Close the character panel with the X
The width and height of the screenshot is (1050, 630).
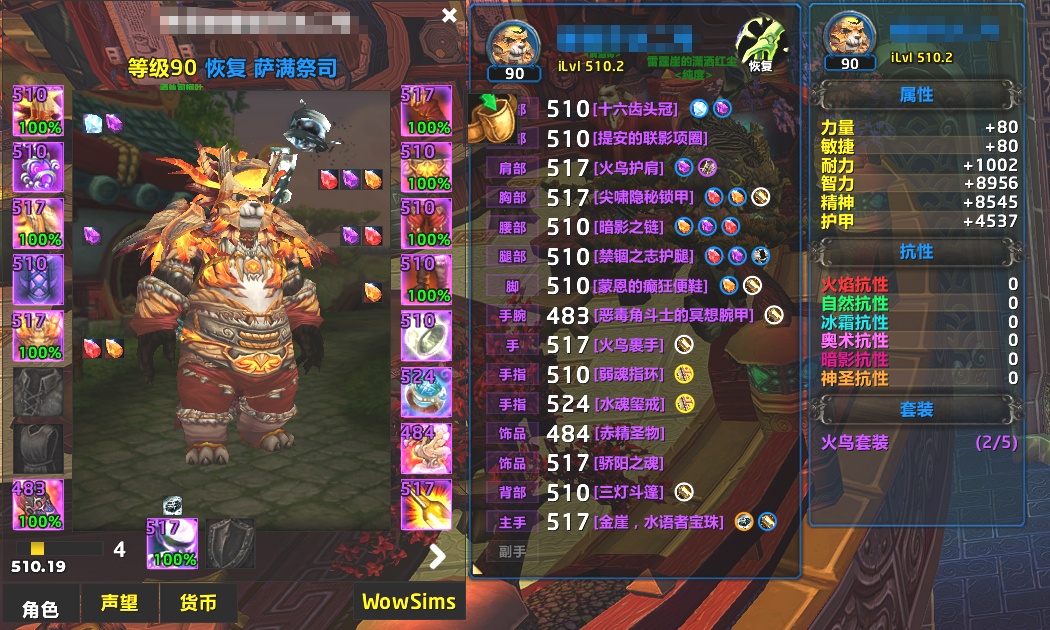(x=449, y=15)
